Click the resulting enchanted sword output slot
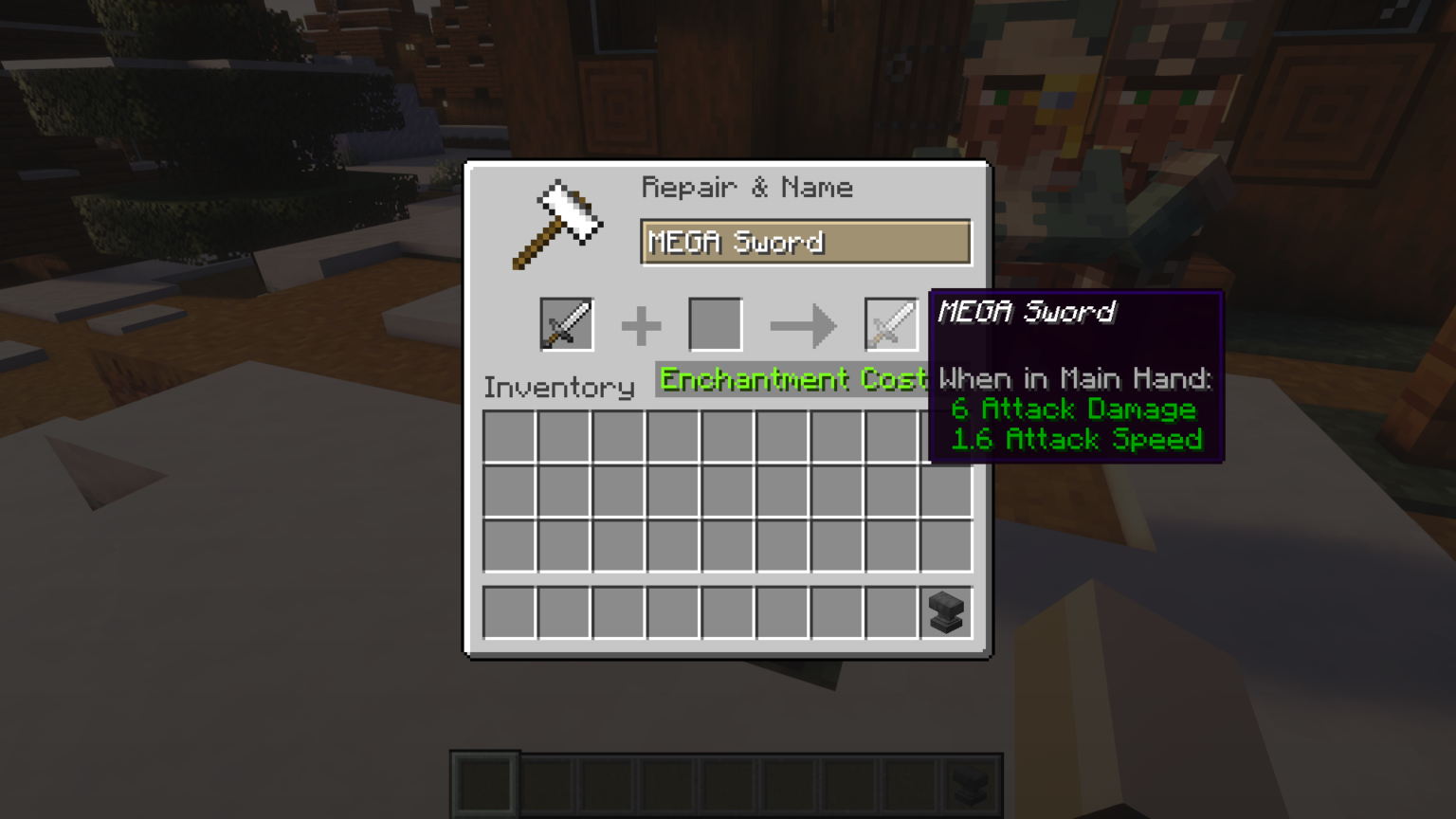Viewport: 1456px width, 819px height. pos(891,323)
